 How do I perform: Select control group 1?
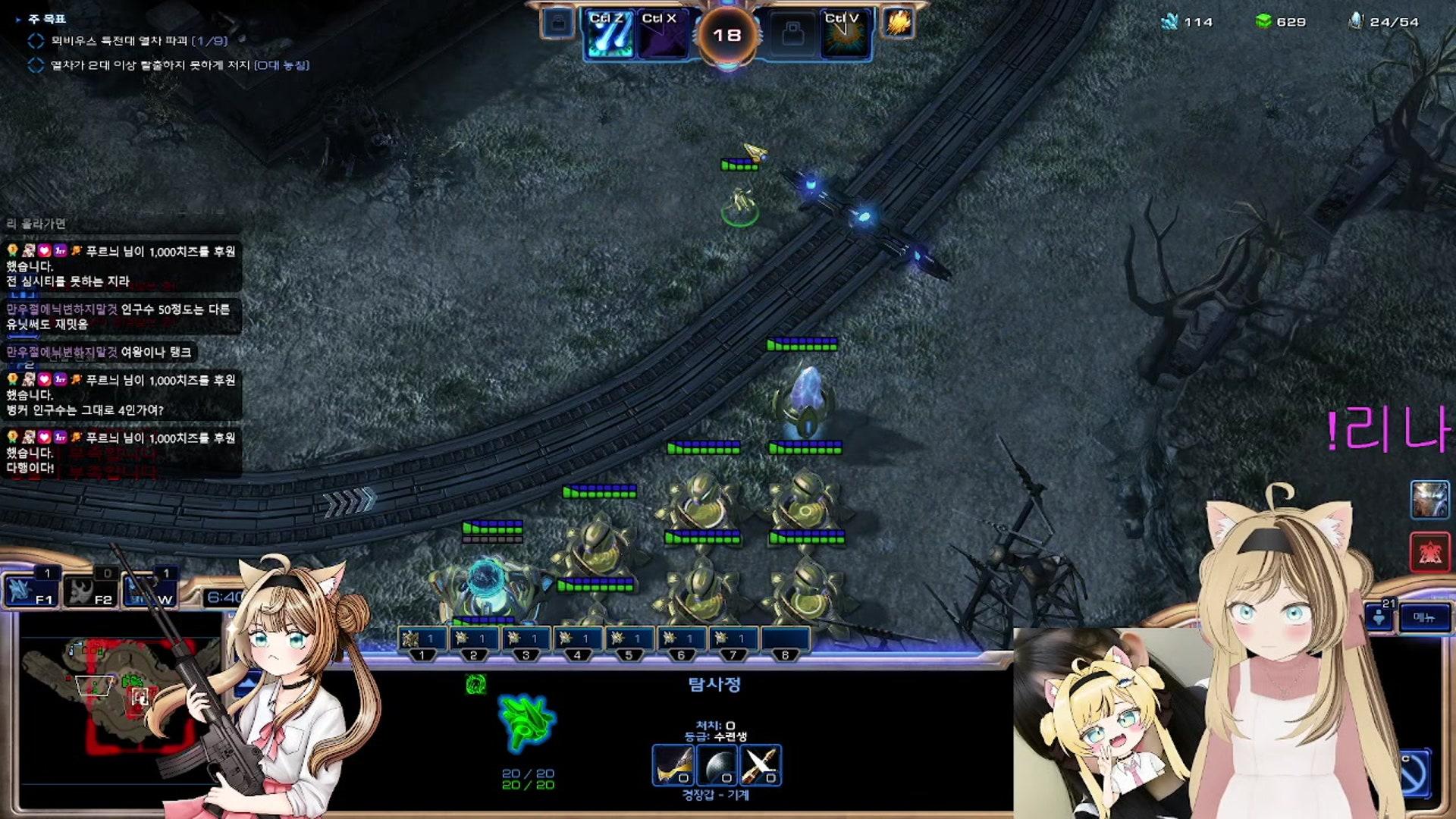pos(421,641)
